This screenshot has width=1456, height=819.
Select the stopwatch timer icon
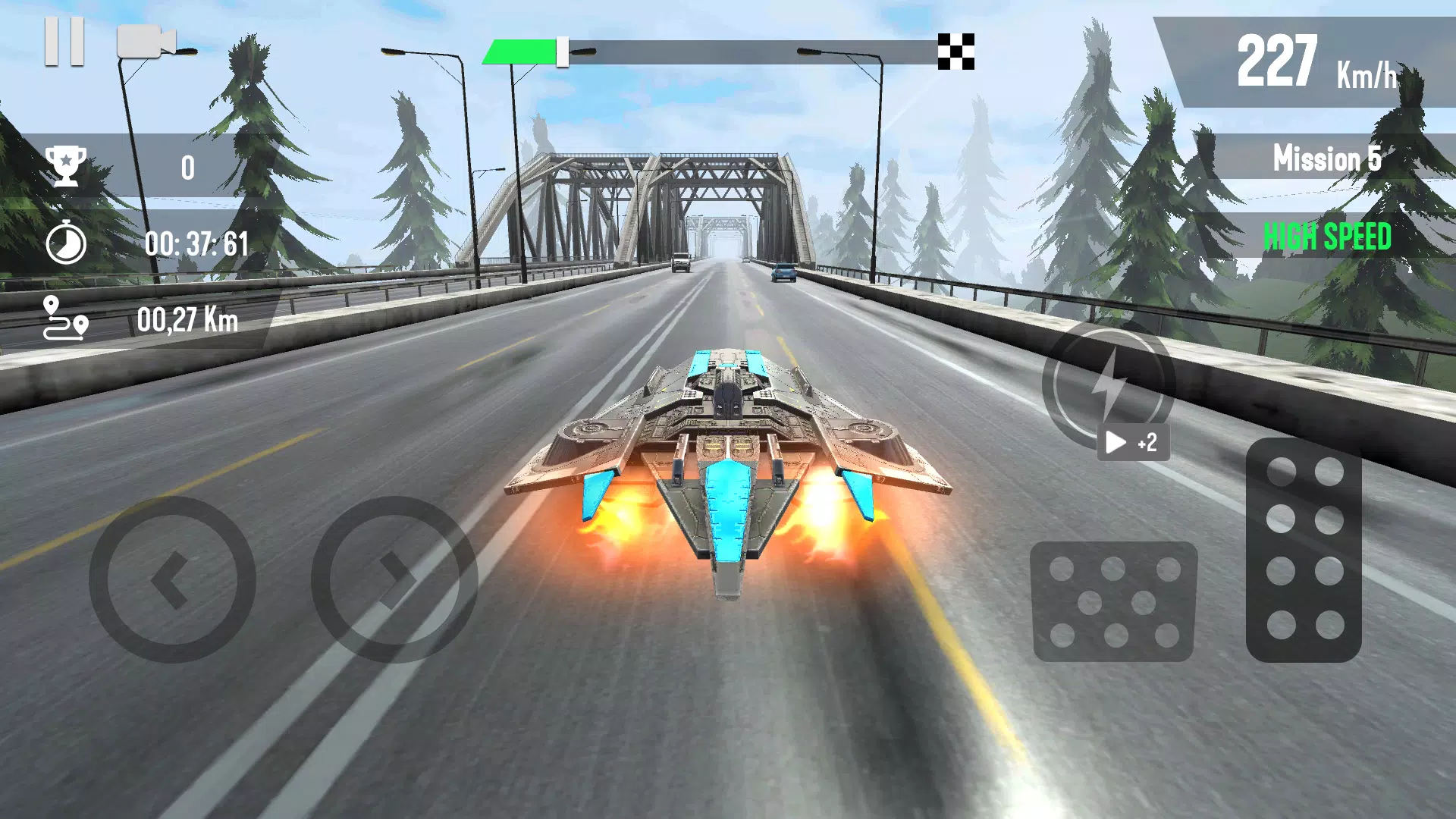[x=66, y=243]
